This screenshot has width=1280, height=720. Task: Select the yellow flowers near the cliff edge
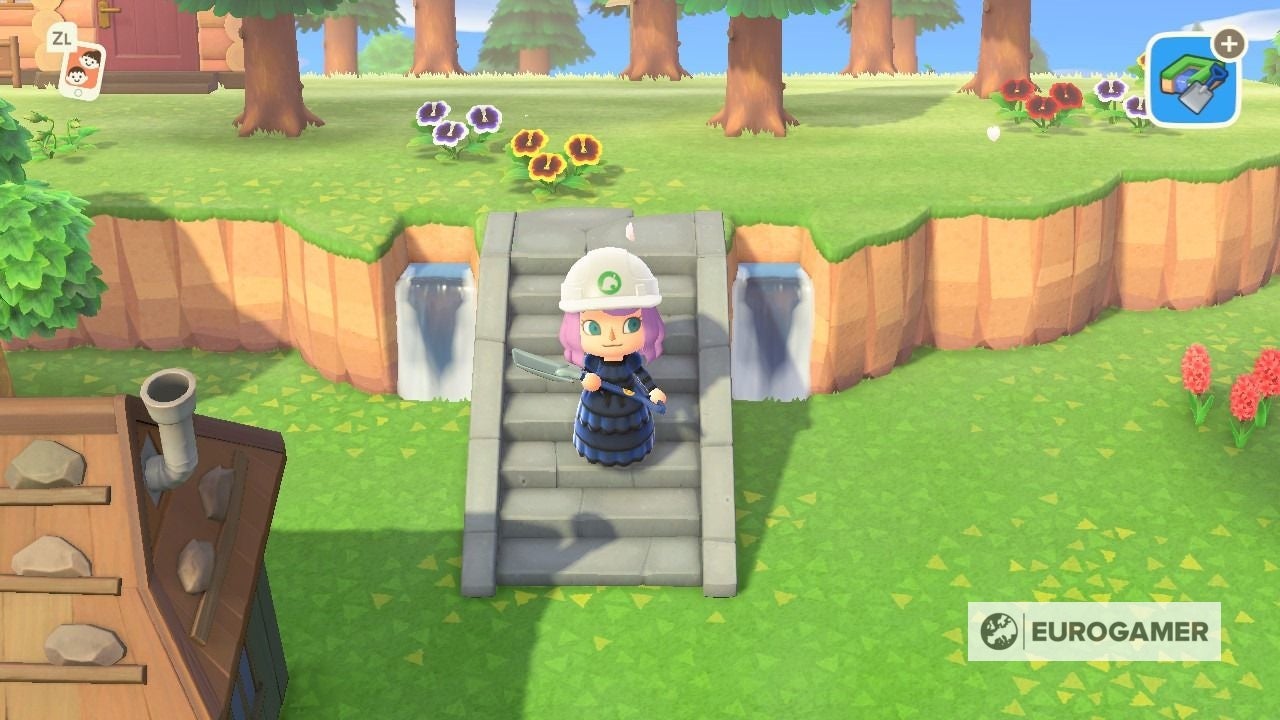tap(548, 152)
